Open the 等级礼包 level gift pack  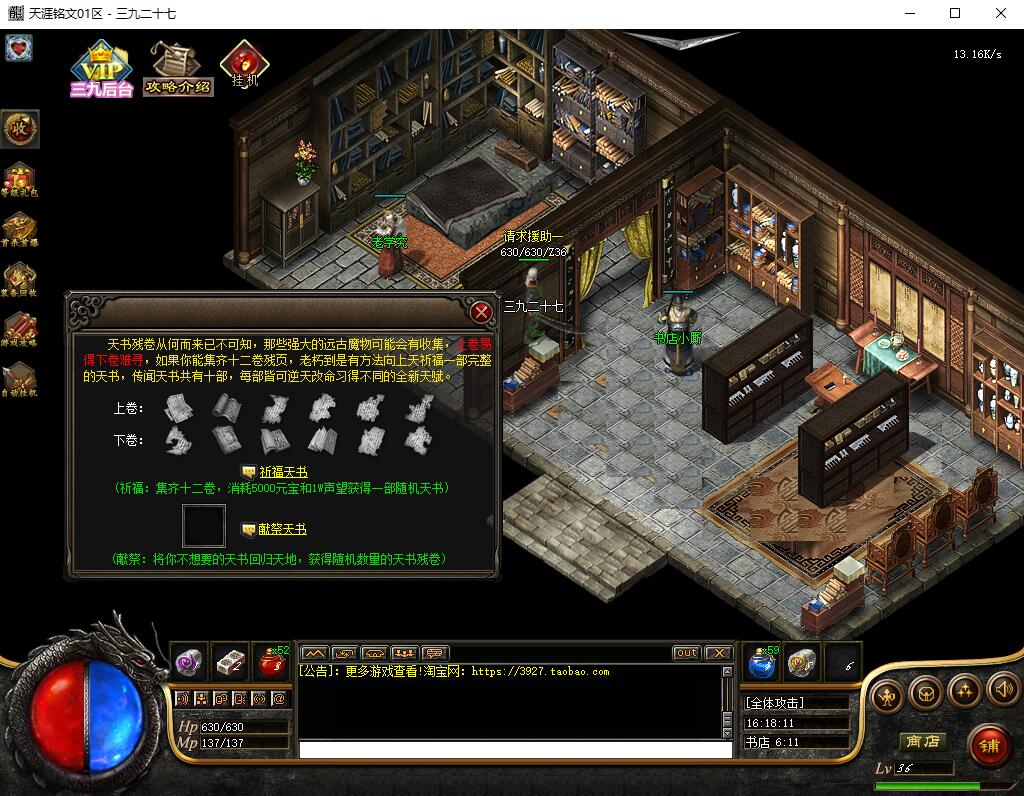point(20,180)
